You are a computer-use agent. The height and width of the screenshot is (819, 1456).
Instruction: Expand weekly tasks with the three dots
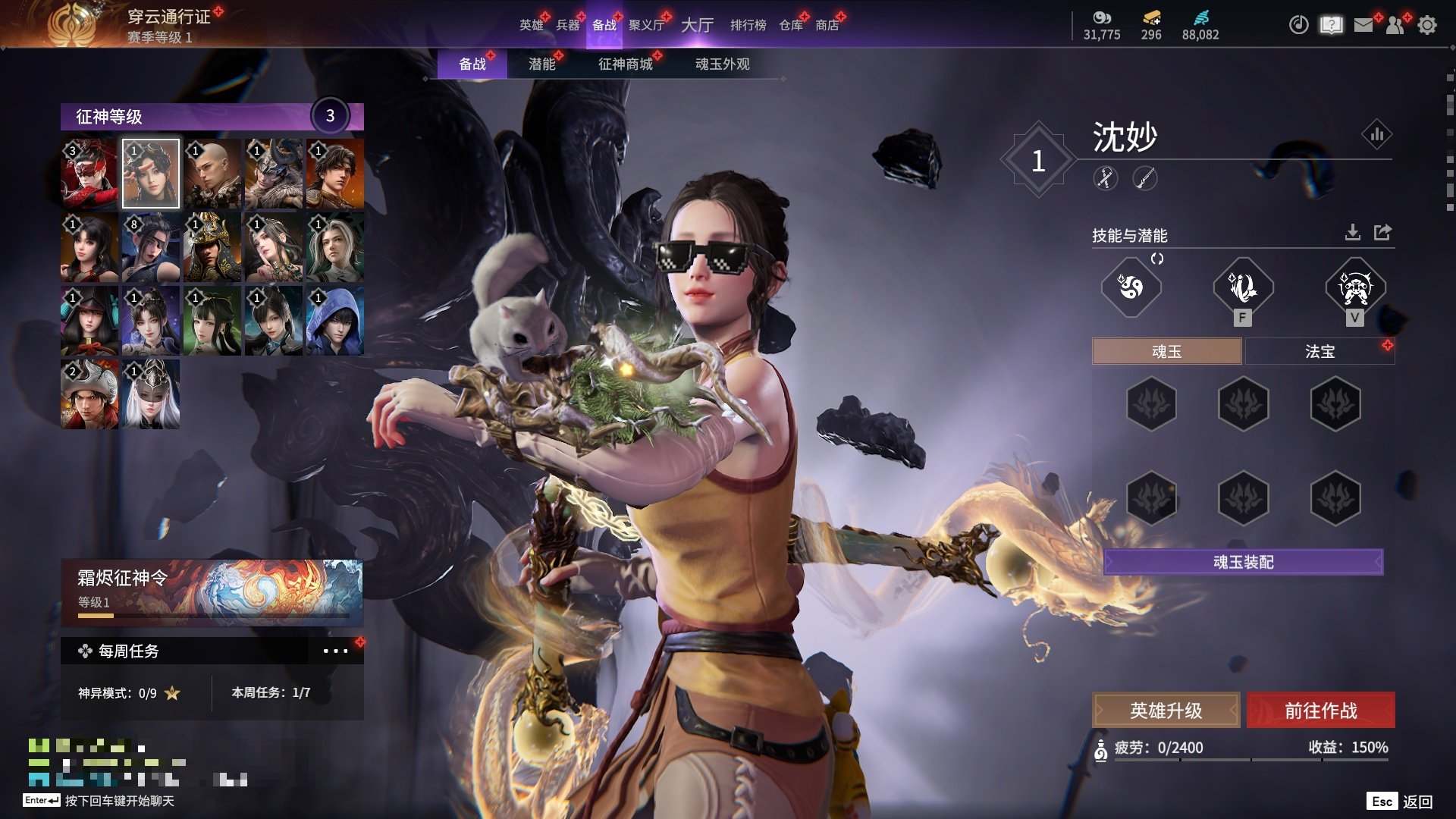coord(335,651)
